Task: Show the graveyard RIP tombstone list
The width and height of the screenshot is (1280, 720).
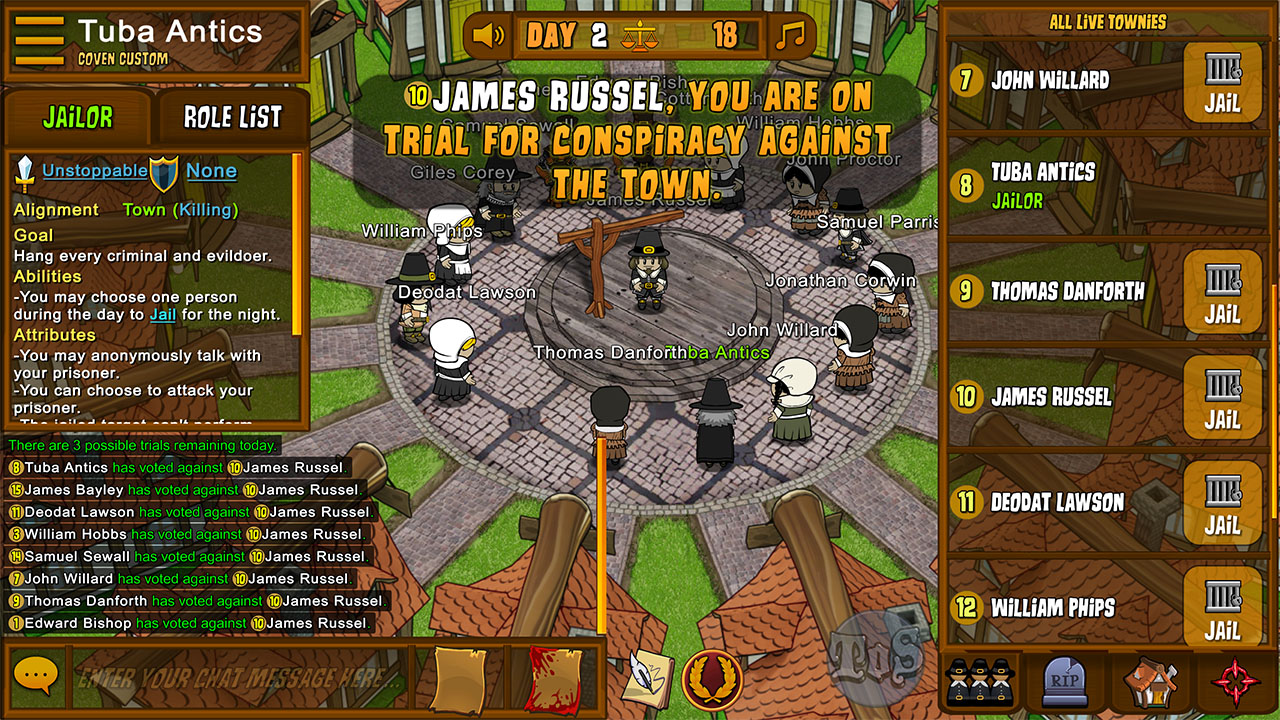Action: (1064, 681)
